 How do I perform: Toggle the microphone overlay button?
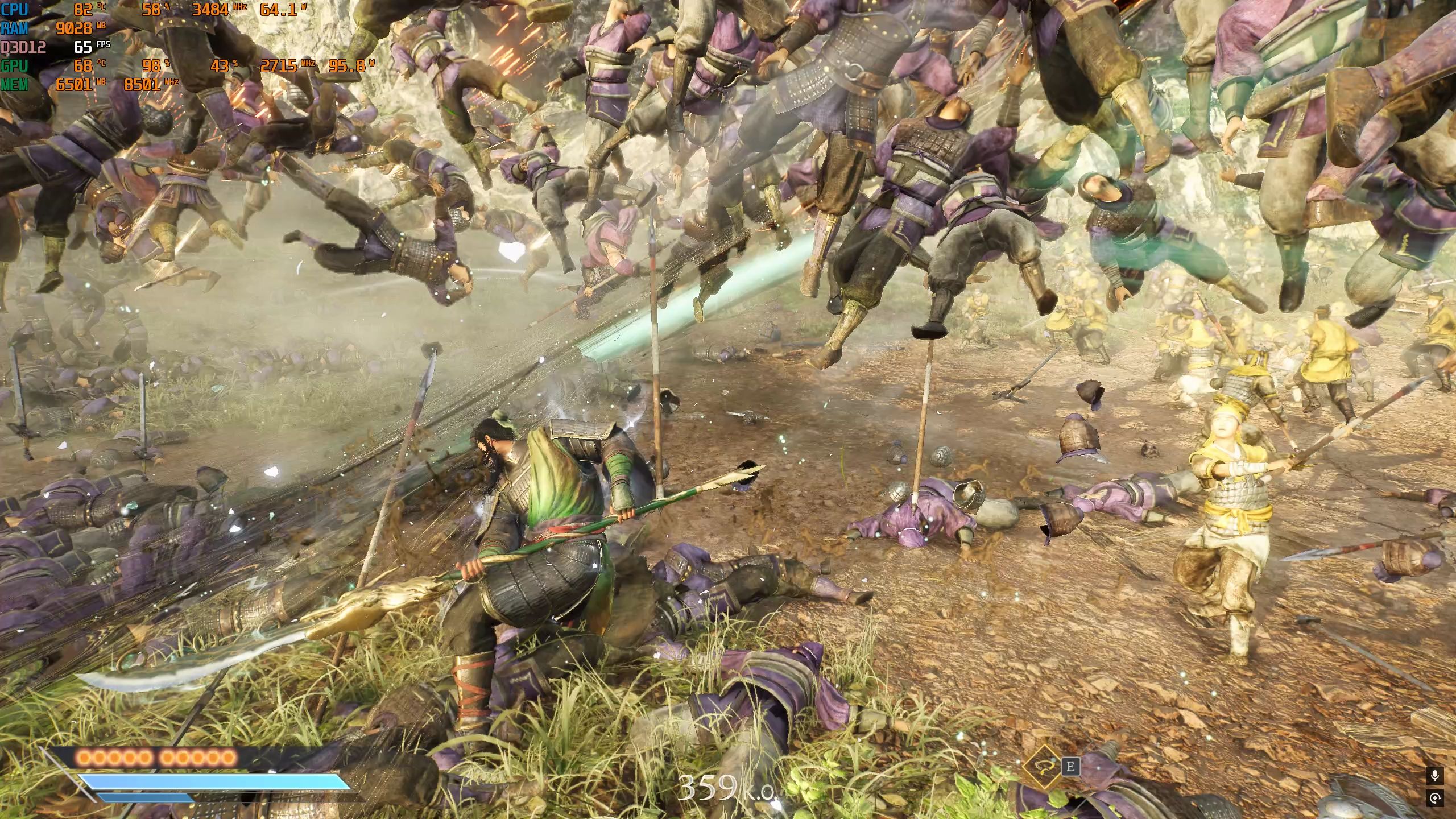(x=1435, y=775)
